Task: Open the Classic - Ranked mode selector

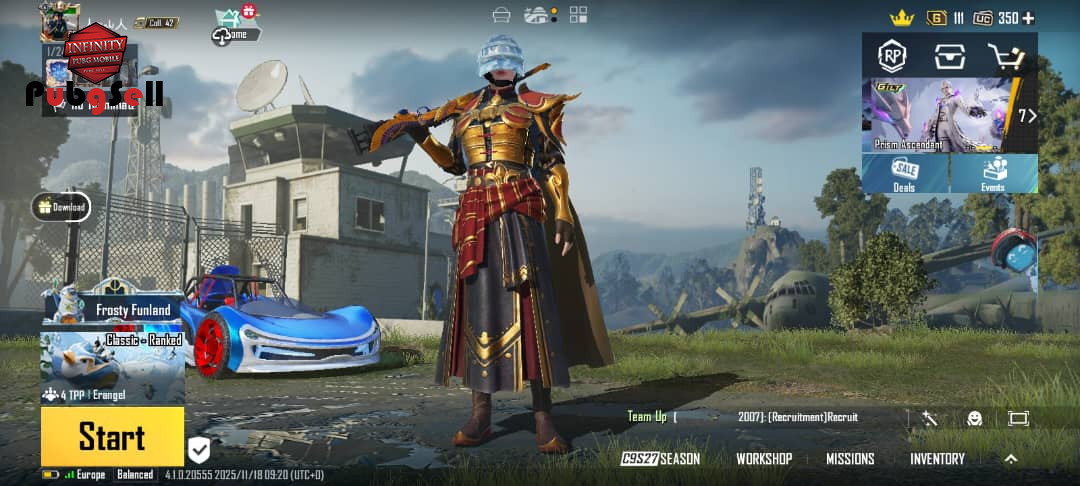Action: click(112, 367)
